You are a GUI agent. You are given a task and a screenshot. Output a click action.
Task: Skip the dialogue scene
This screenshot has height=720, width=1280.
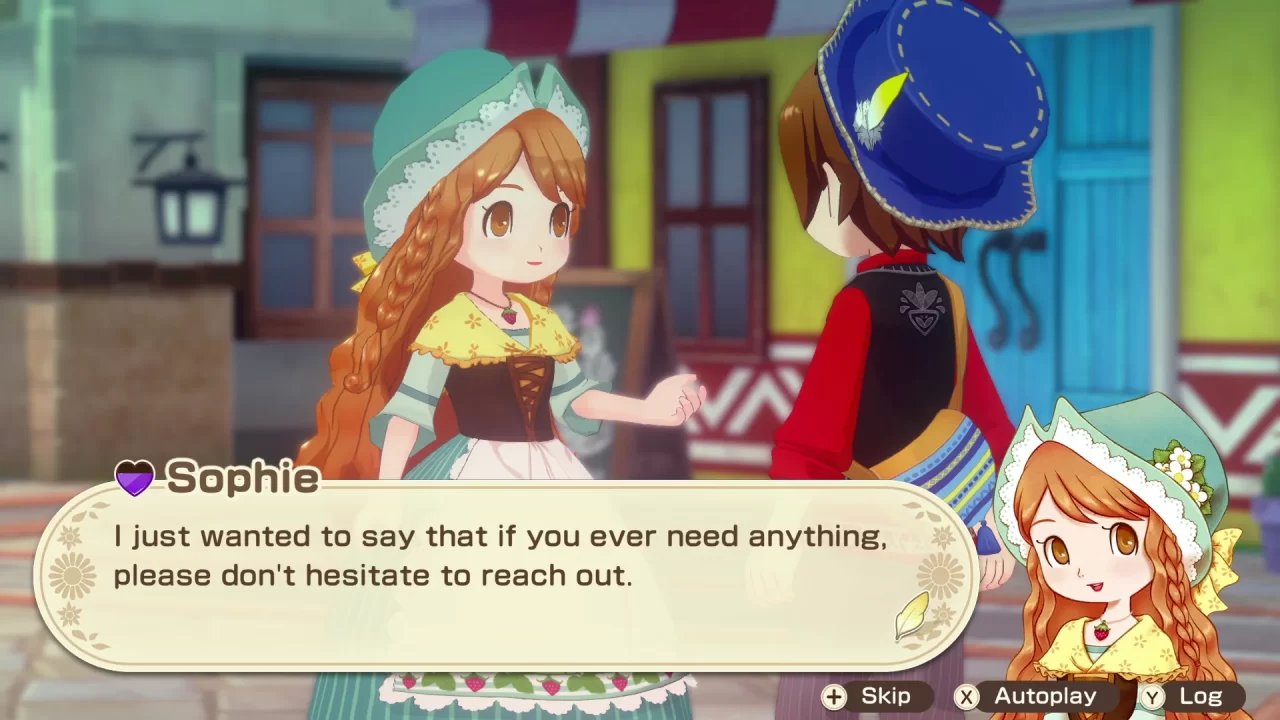point(868,697)
